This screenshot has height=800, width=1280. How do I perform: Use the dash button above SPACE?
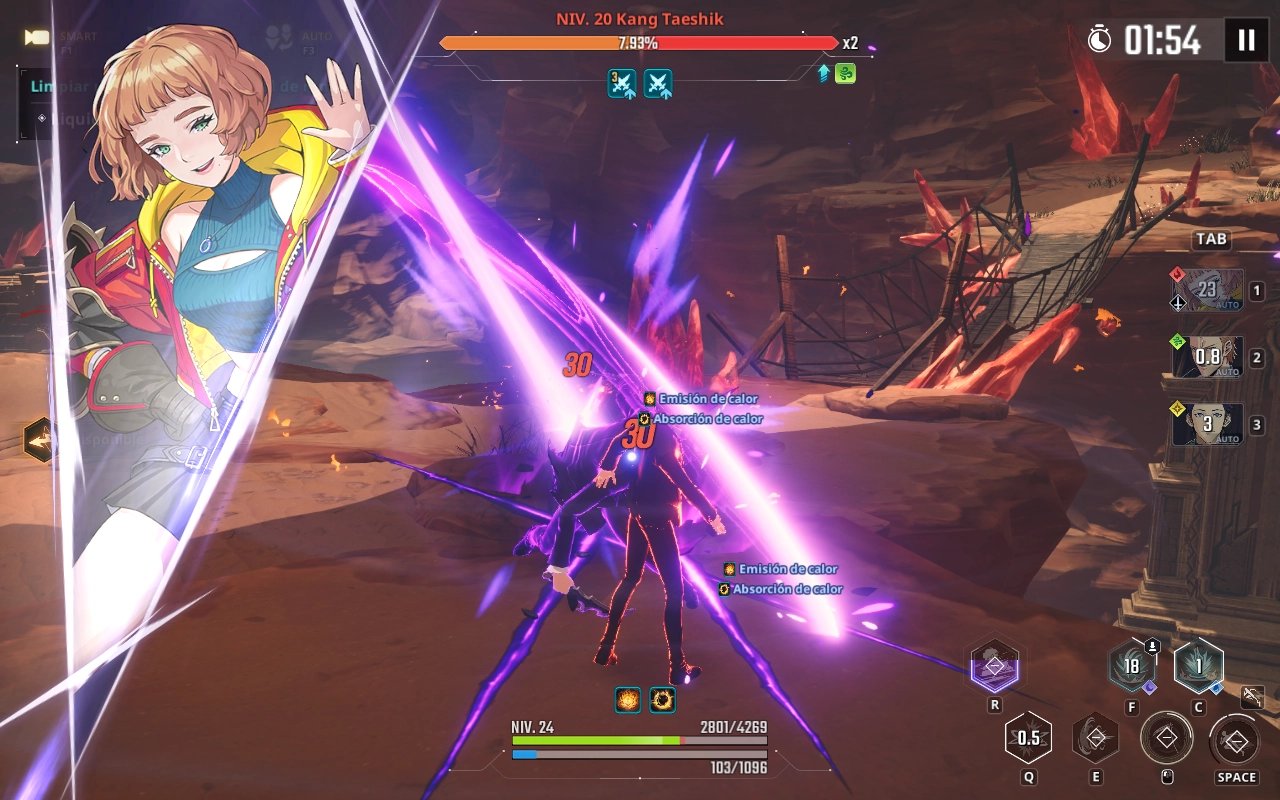pos(1237,741)
